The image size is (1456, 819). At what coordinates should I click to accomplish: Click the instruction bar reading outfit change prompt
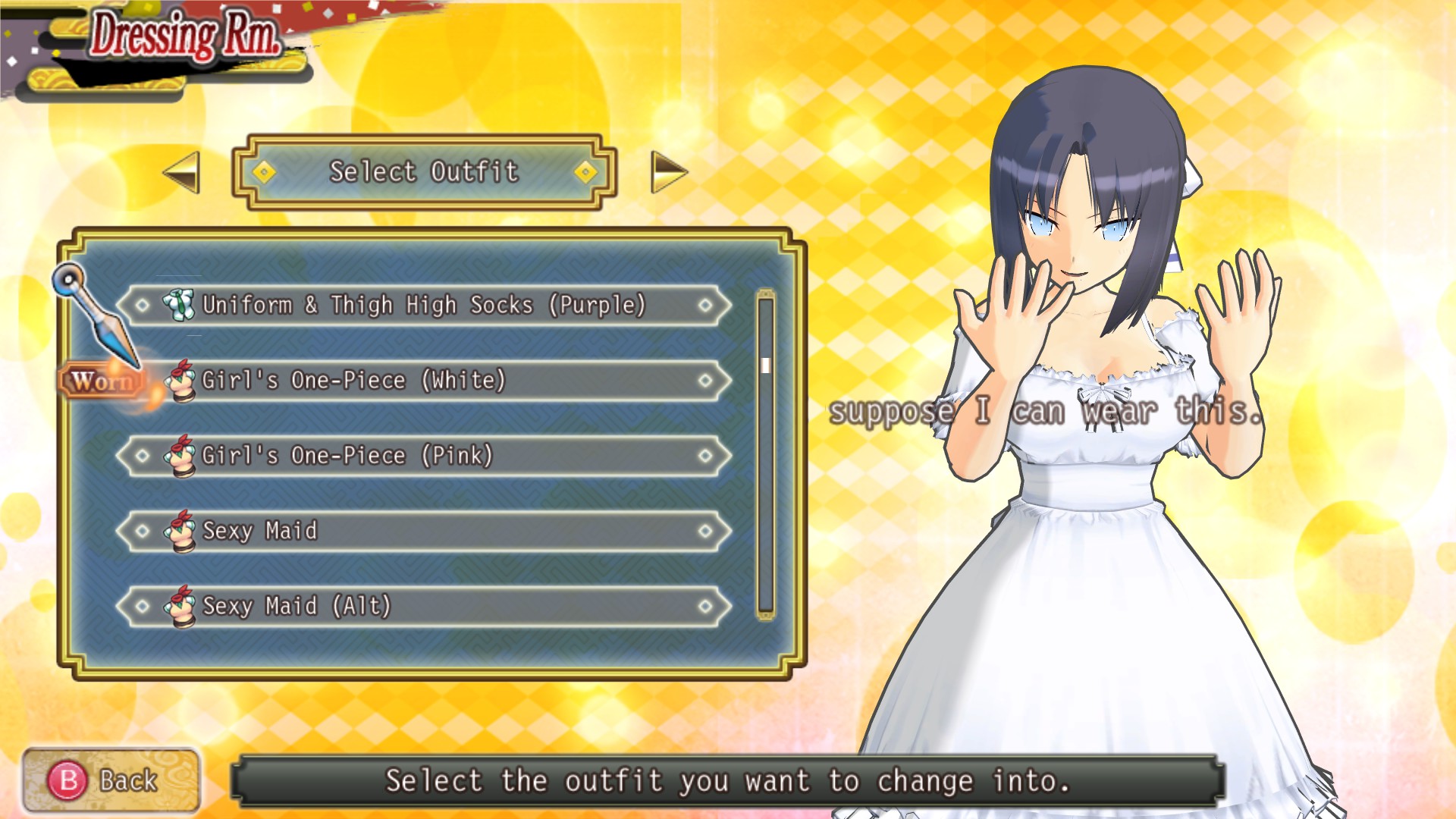coord(728,780)
